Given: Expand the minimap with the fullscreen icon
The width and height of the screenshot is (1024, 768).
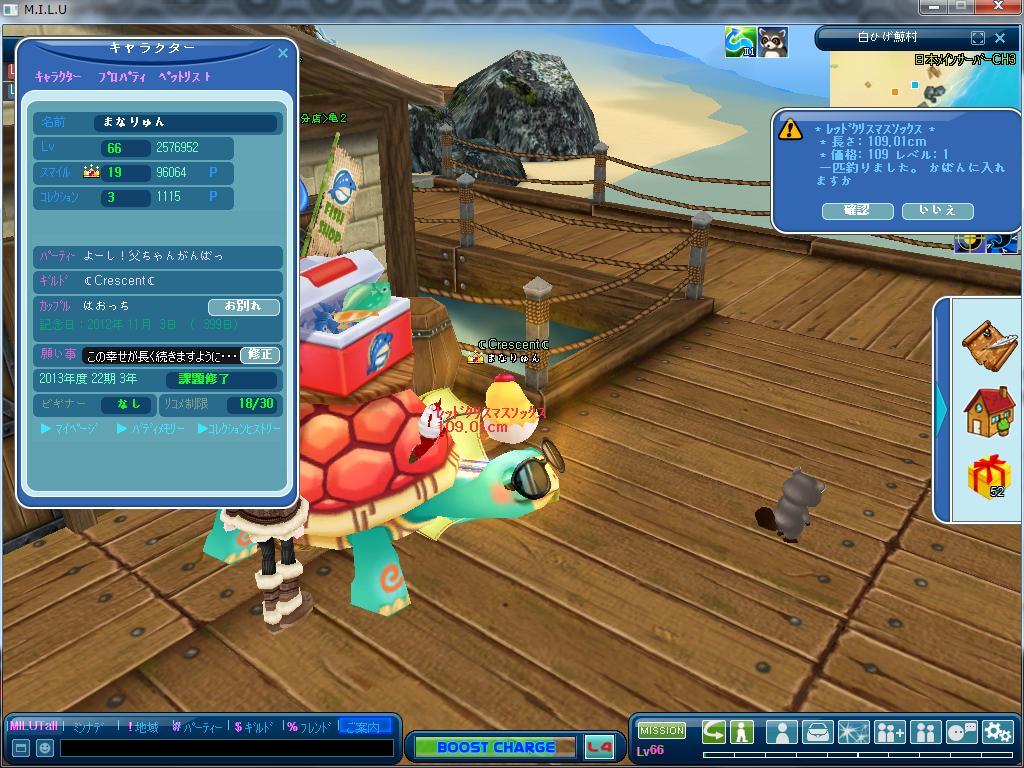Looking at the screenshot, I should coord(978,38).
